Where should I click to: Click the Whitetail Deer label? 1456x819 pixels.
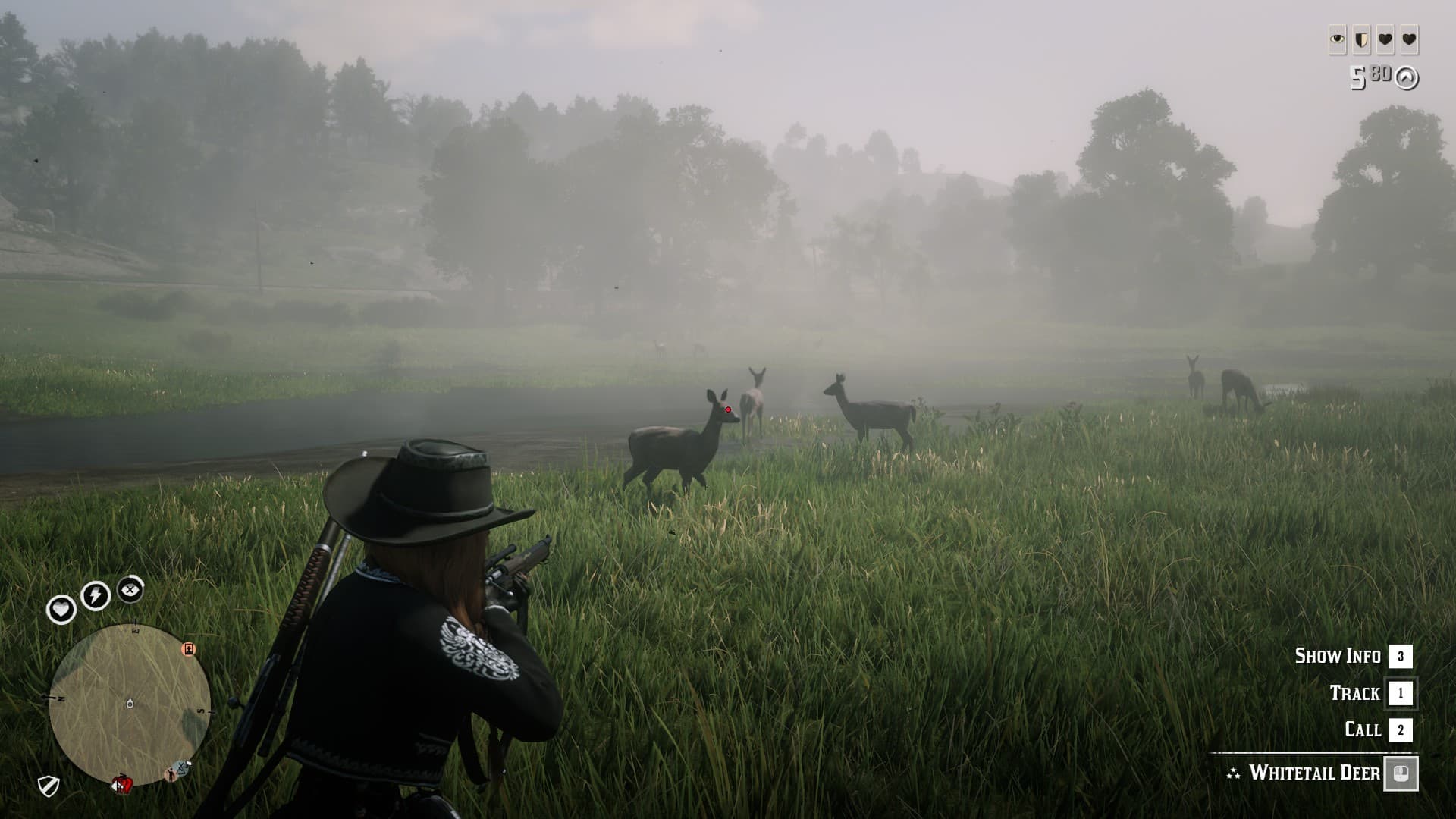(1314, 772)
